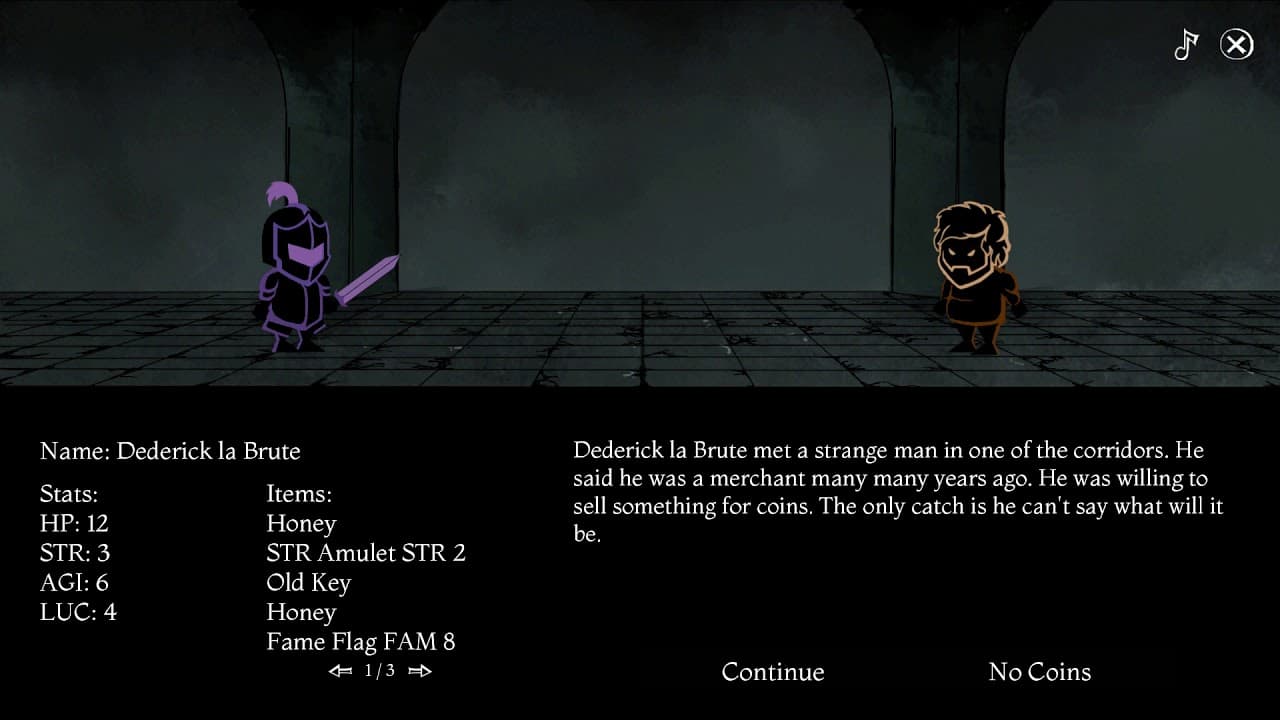
Task: Select the page indicator showing 1/3
Action: 381,671
